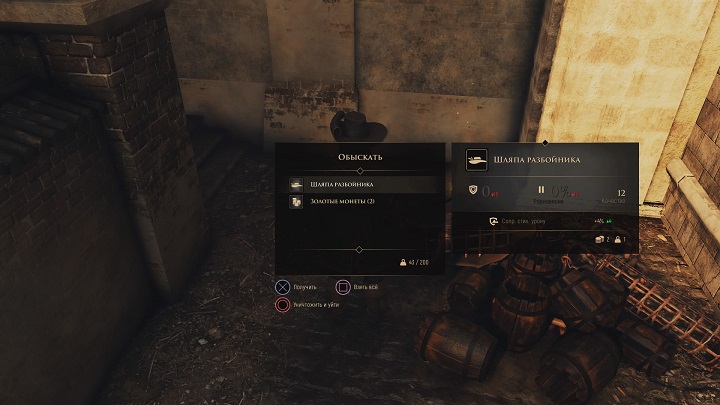Select Шляпа разбойника in the loot list
Viewport: 720px width, 405px height.
tap(357, 185)
